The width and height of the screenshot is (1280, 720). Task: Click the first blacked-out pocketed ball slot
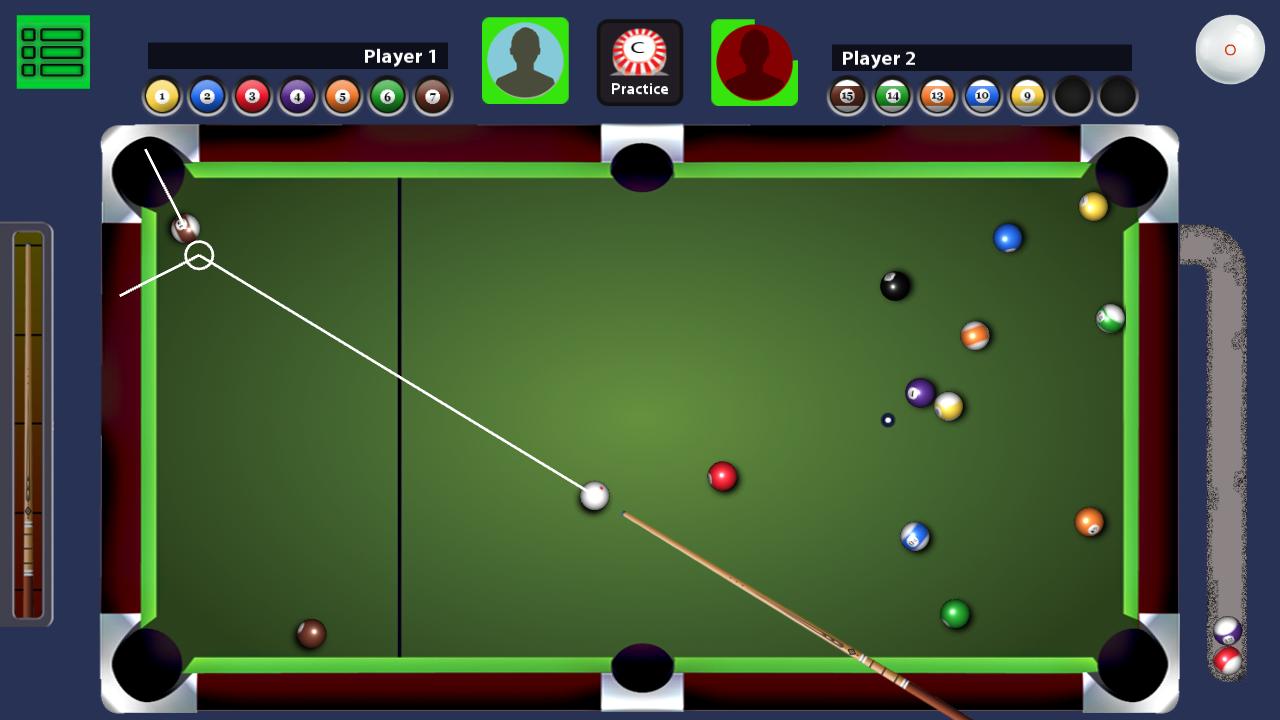1072,95
